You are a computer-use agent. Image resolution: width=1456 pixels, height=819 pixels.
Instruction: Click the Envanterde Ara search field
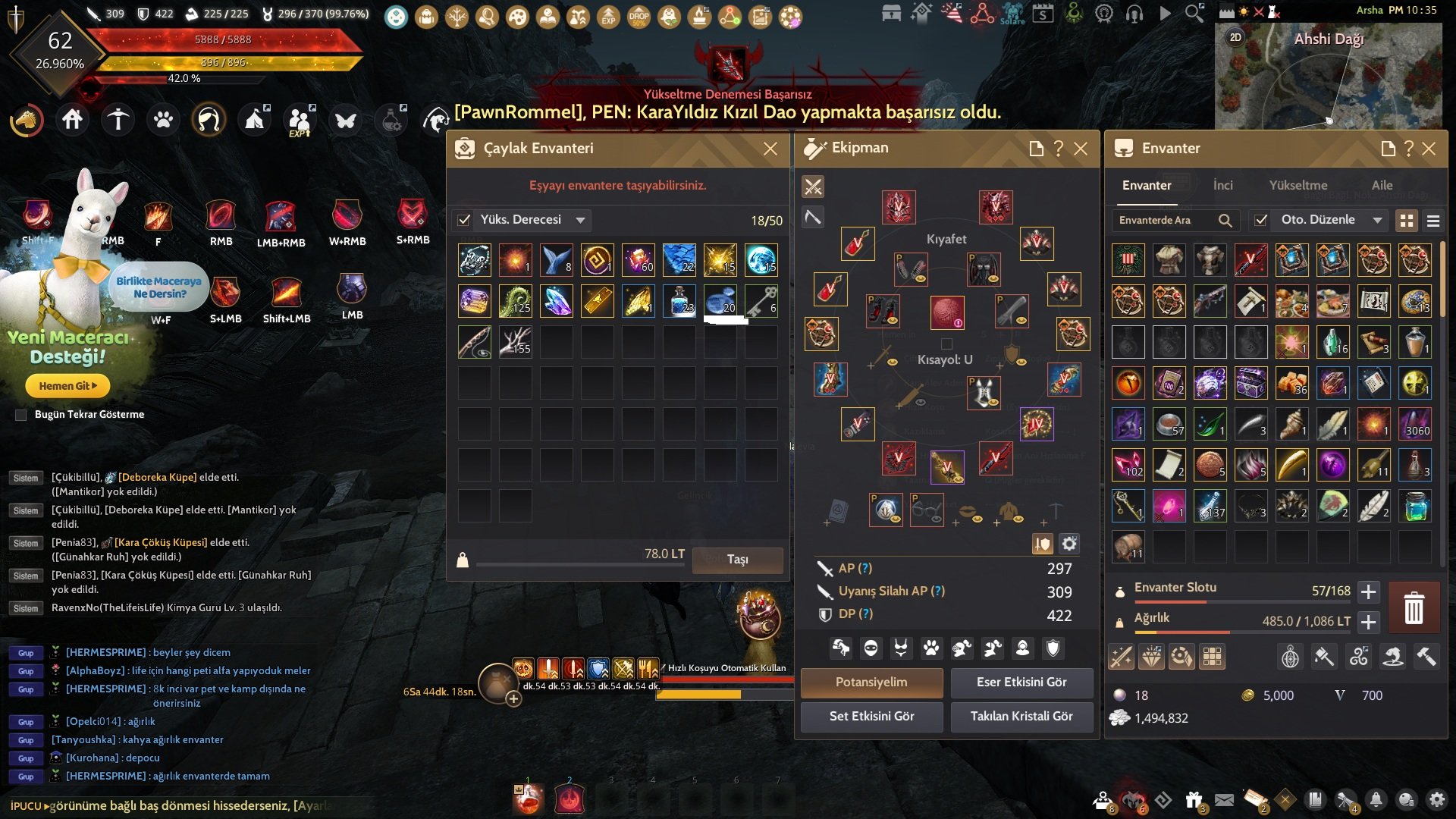click(x=1164, y=221)
